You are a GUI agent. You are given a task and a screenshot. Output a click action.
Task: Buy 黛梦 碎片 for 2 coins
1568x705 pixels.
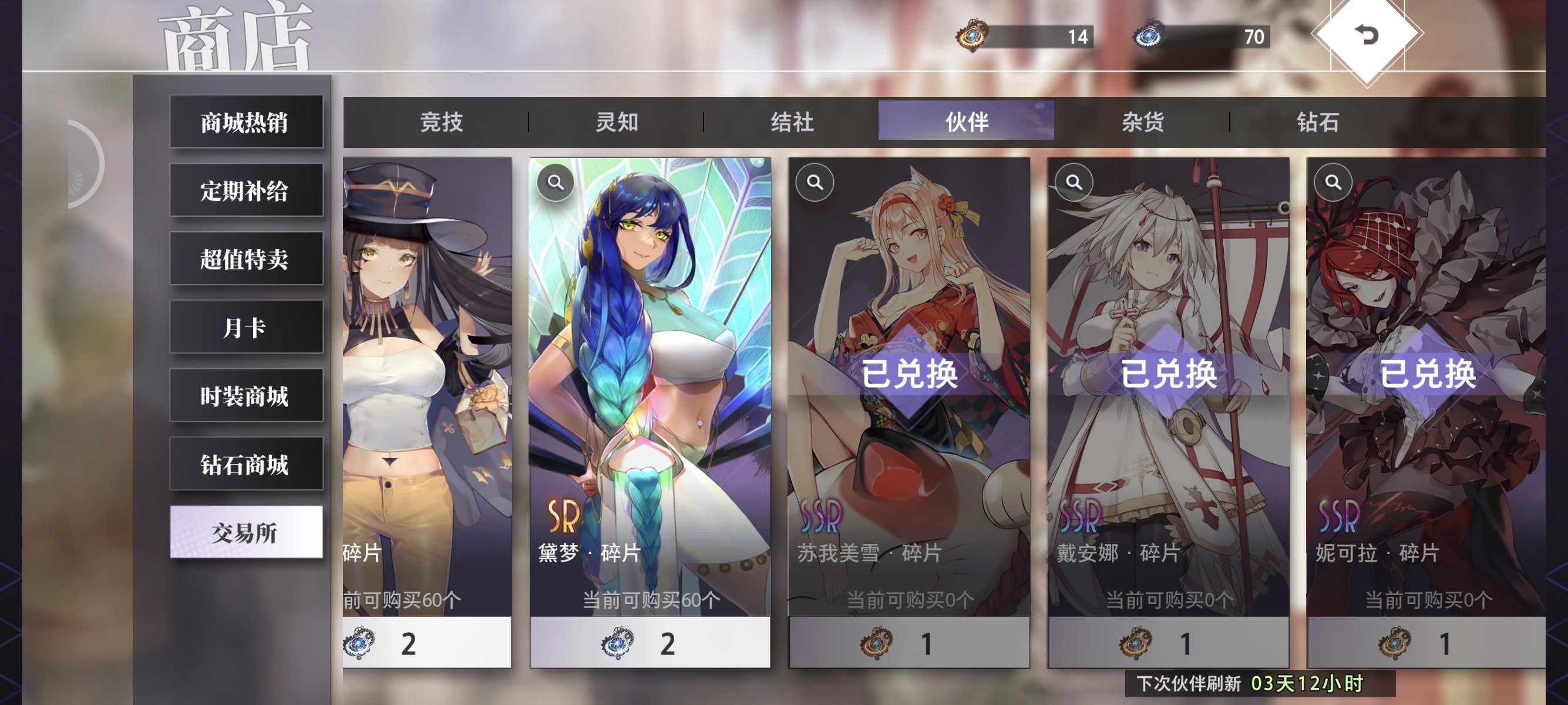[650, 643]
